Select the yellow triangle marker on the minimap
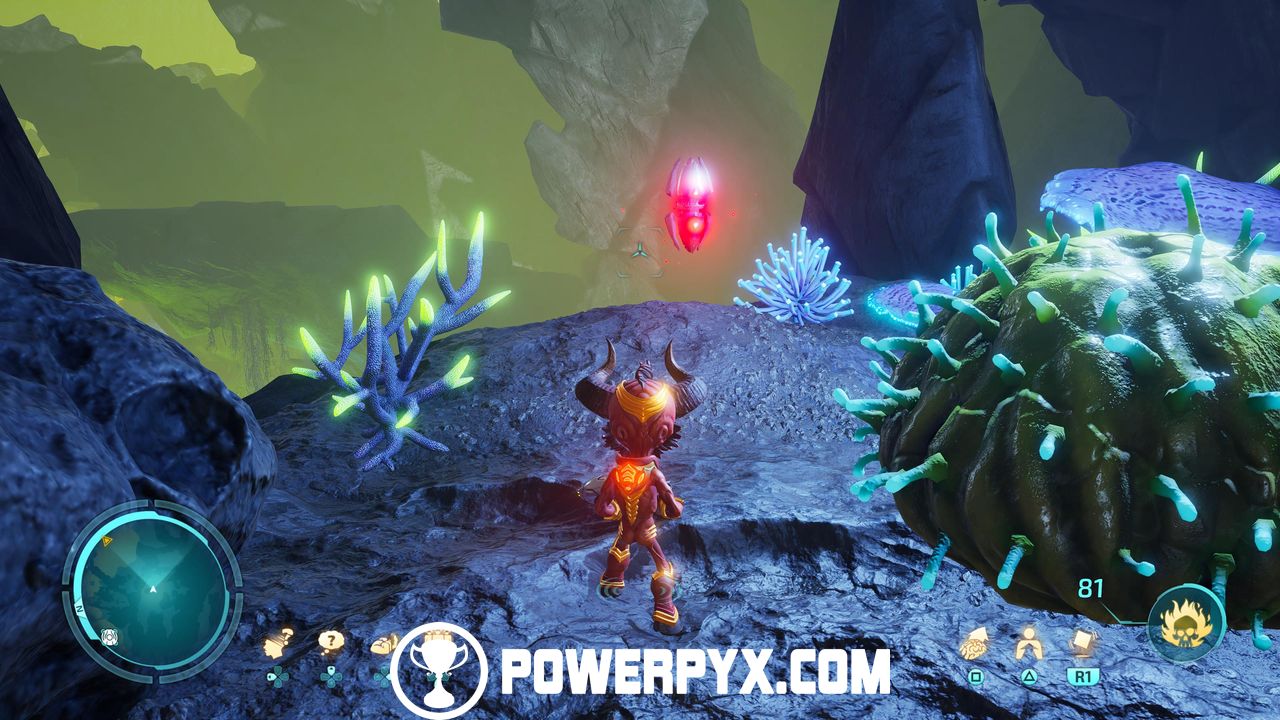 click(x=107, y=540)
